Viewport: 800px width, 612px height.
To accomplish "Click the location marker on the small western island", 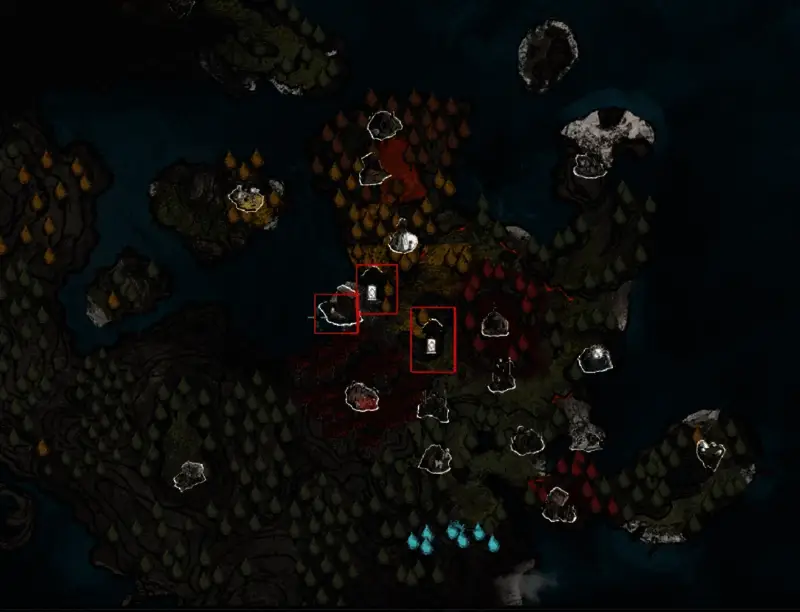I will pos(245,198).
